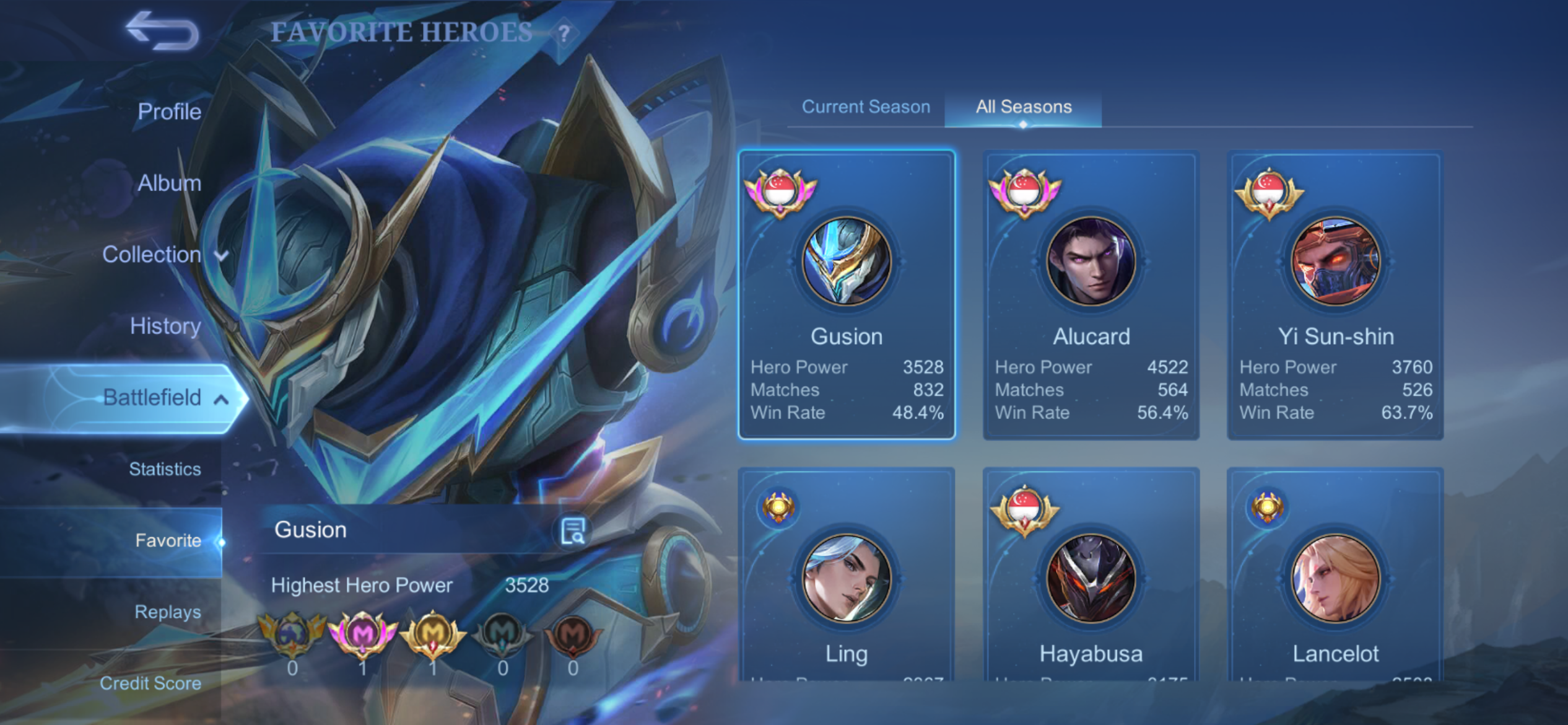The width and height of the screenshot is (1568, 725).
Task: Open match History
Action: pos(165,326)
